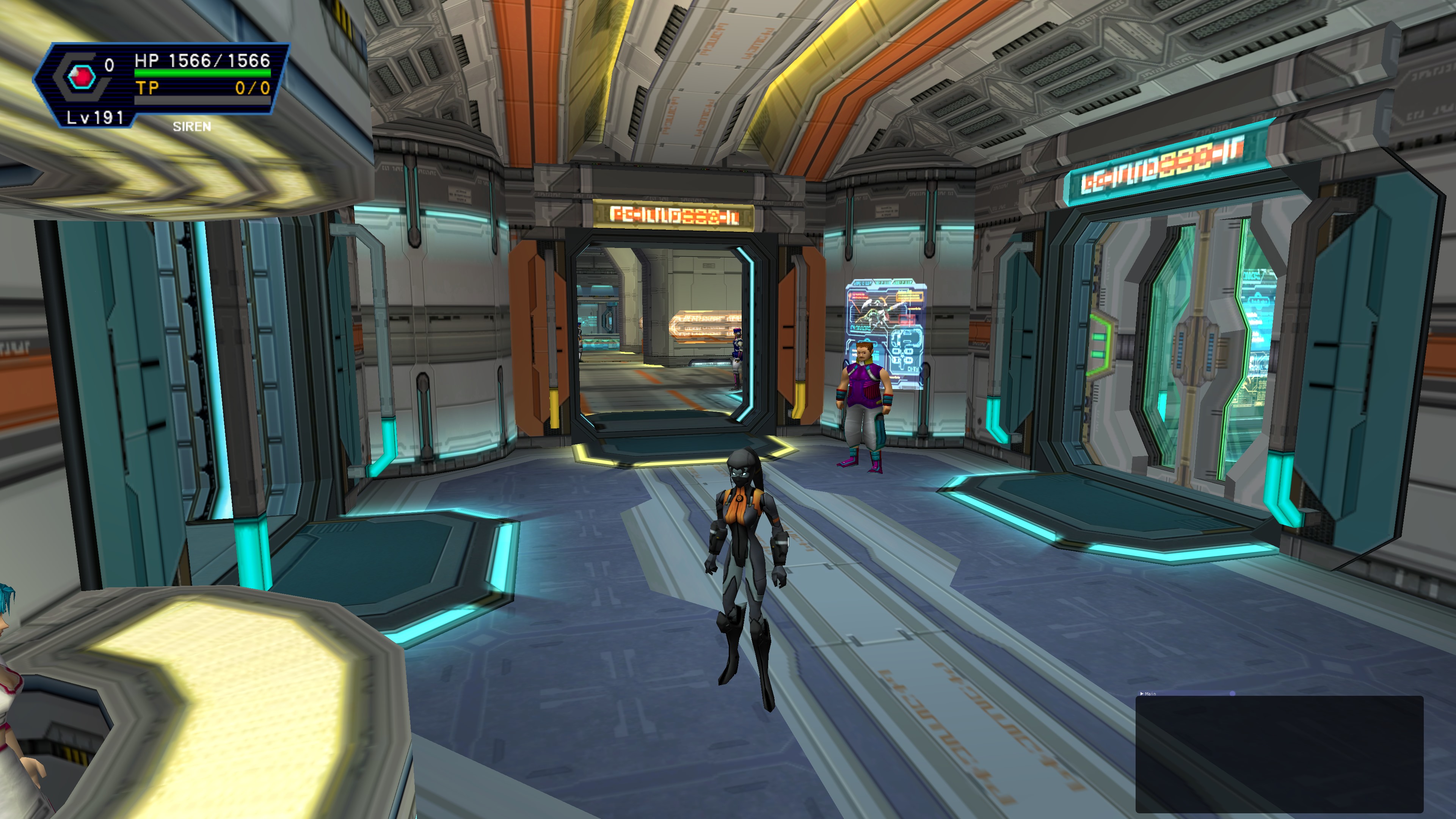Expand the Main chat window arrow
The height and width of the screenshot is (819, 1456).
pos(1142,693)
